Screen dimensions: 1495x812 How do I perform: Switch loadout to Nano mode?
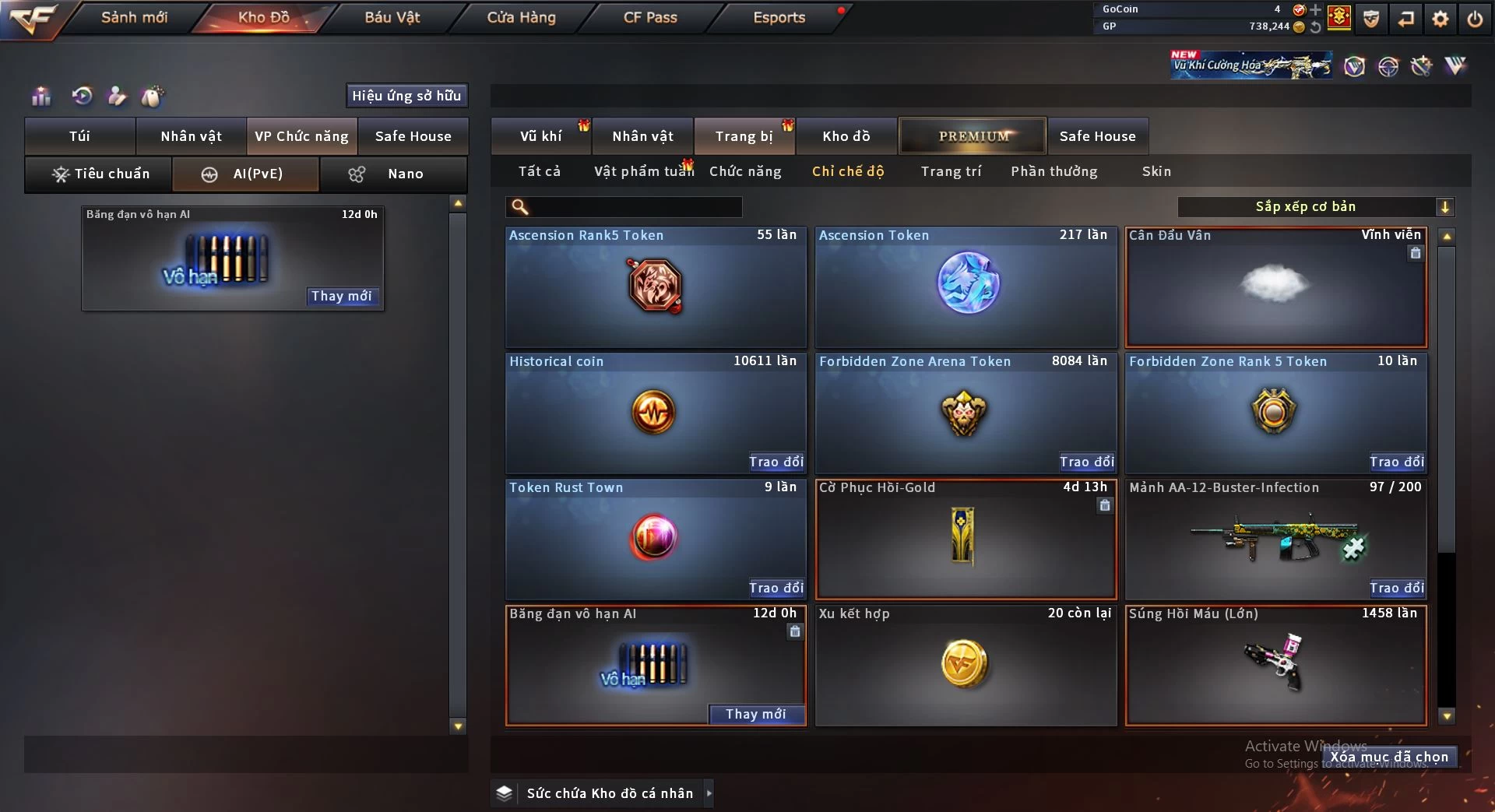[x=393, y=174]
